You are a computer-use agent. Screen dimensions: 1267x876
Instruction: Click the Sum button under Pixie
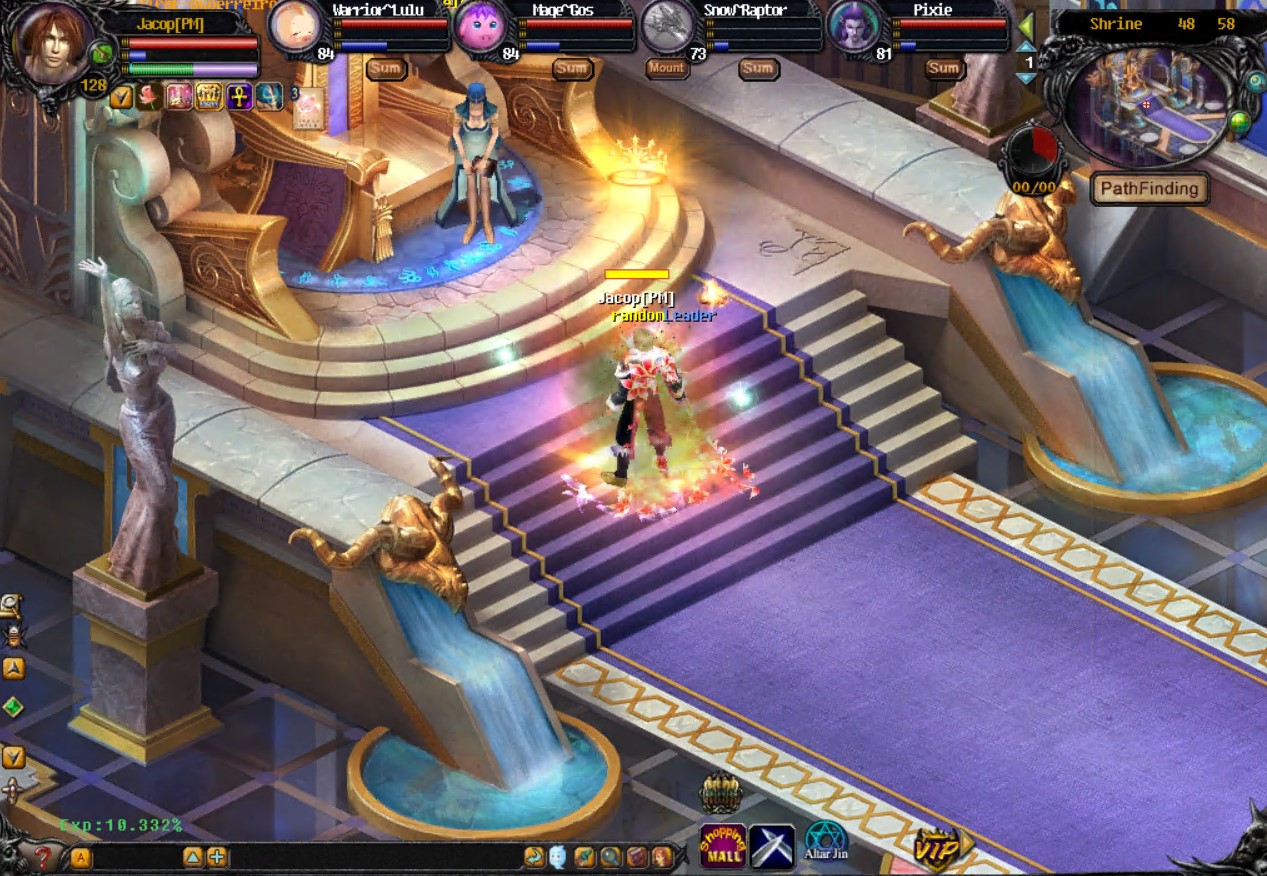943,68
